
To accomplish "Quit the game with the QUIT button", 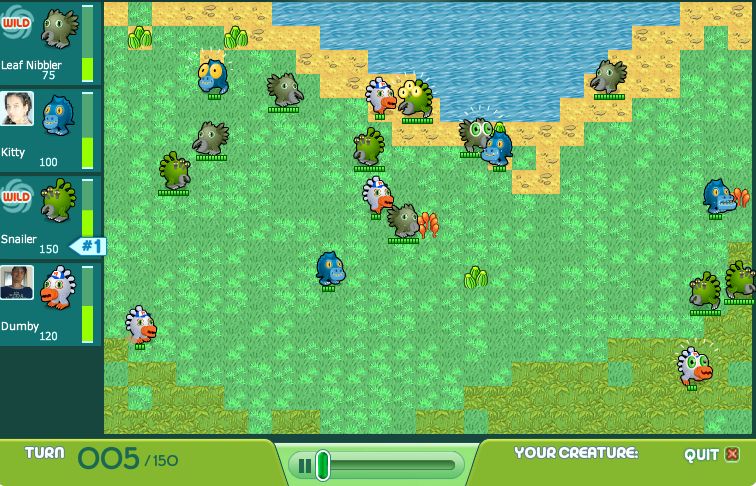I will tap(712, 455).
